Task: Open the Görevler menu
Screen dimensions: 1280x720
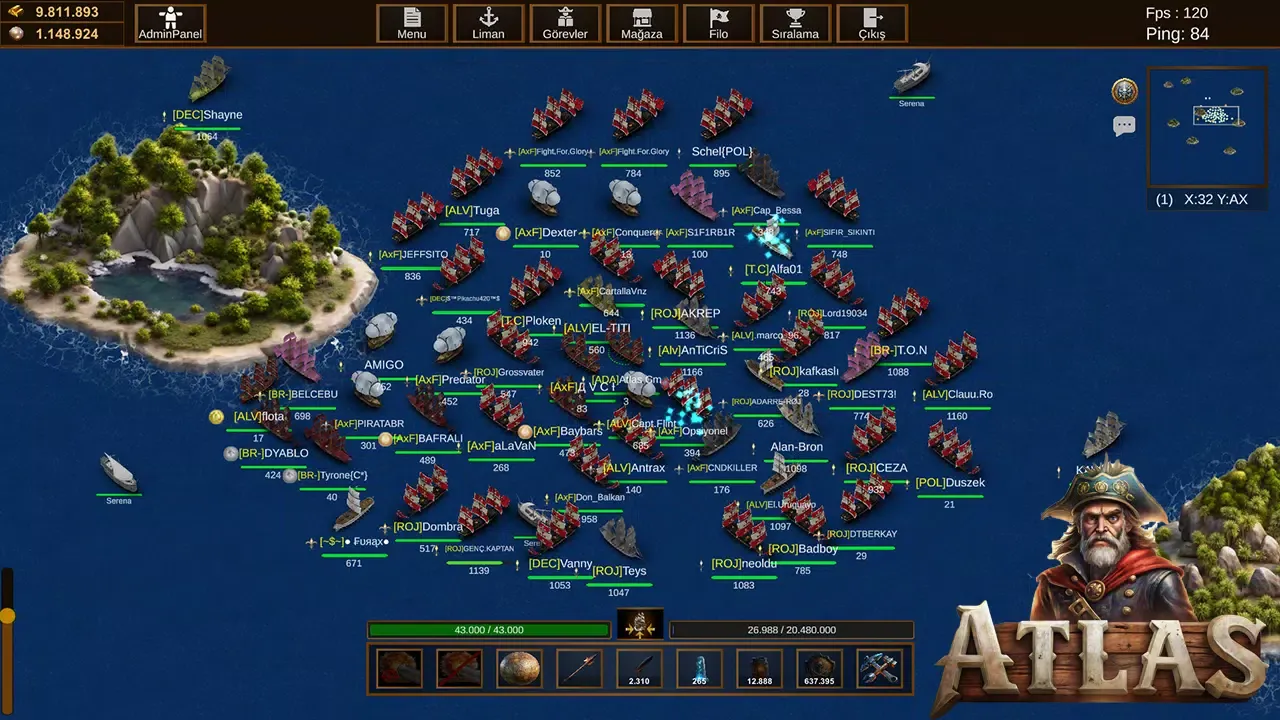Action: 565,23
